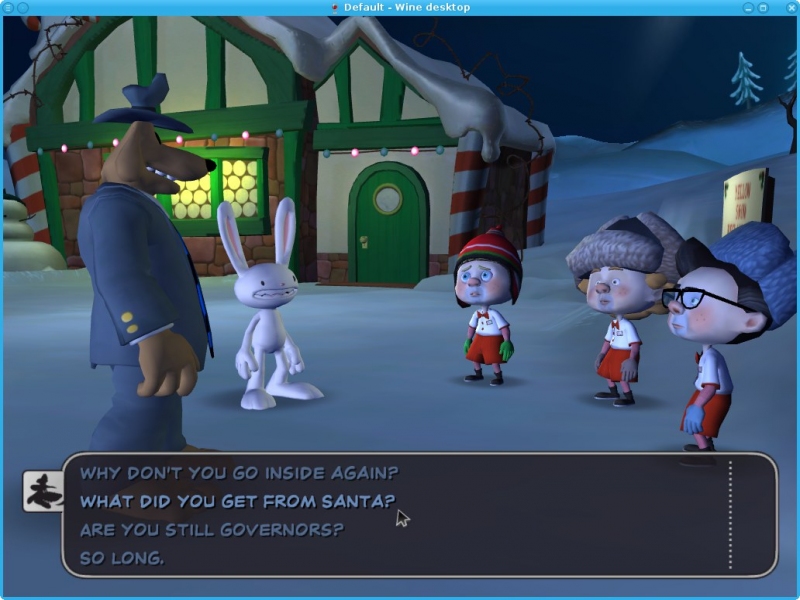800x600 pixels.
Task: End the conversation with "So long."
Action: click(x=122, y=558)
